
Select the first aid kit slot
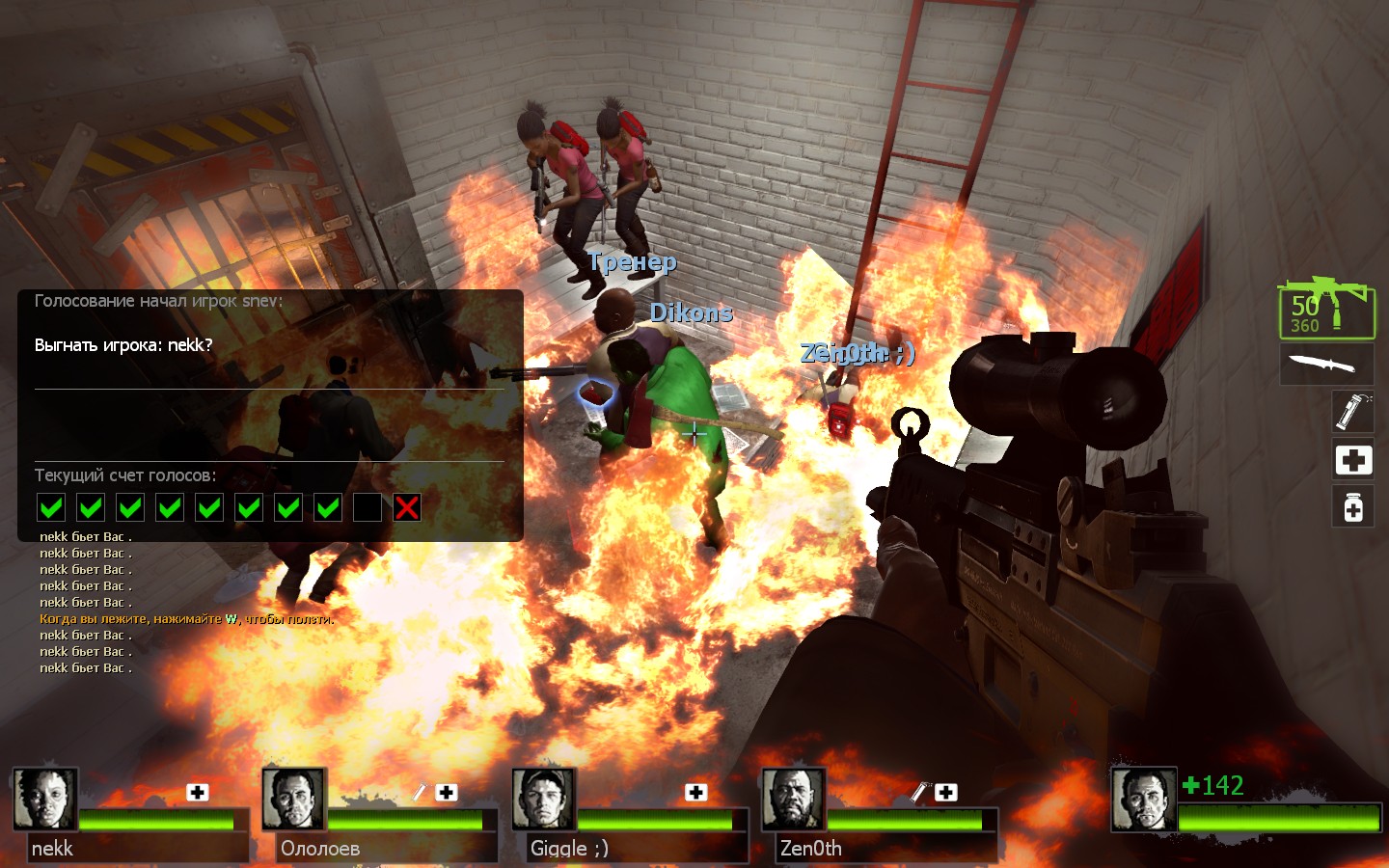(x=1353, y=460)
